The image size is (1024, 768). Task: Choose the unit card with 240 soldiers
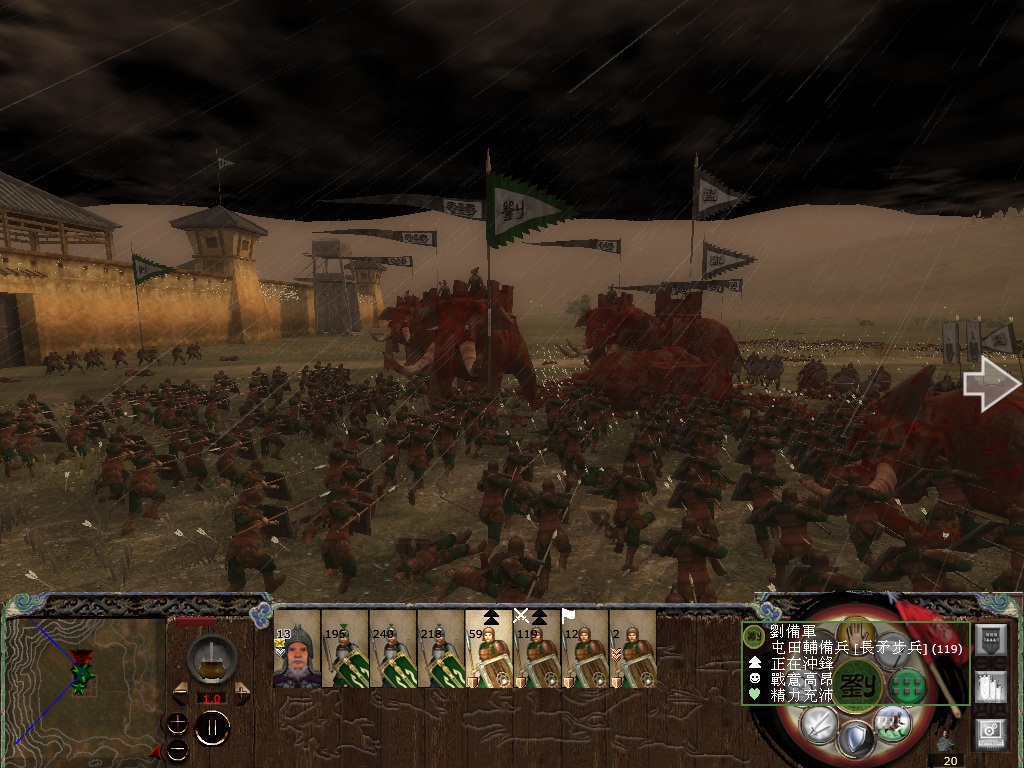(x=393, y=650)
